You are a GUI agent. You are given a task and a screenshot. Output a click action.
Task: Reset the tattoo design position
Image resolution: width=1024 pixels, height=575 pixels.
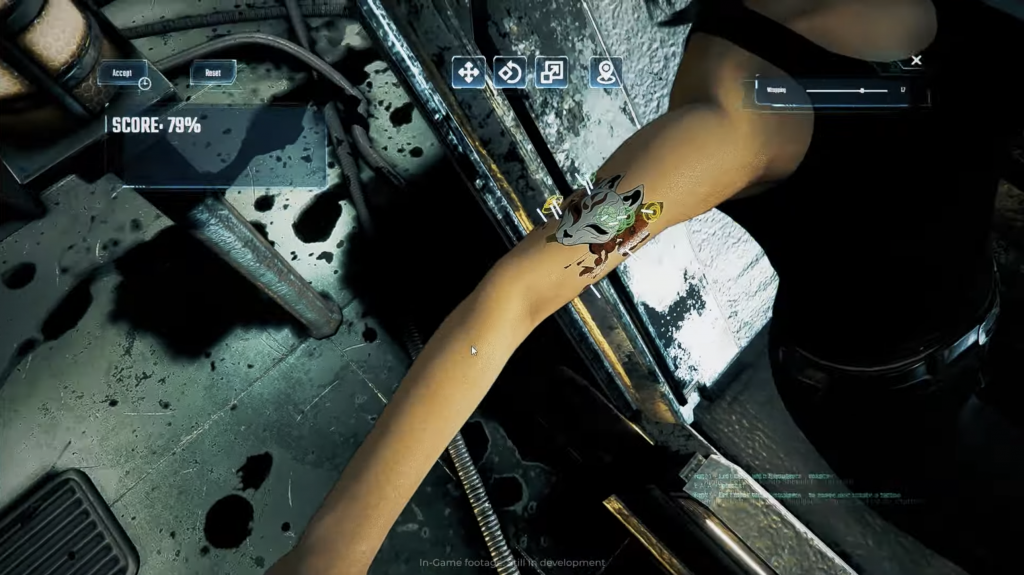tap(213, 72)
